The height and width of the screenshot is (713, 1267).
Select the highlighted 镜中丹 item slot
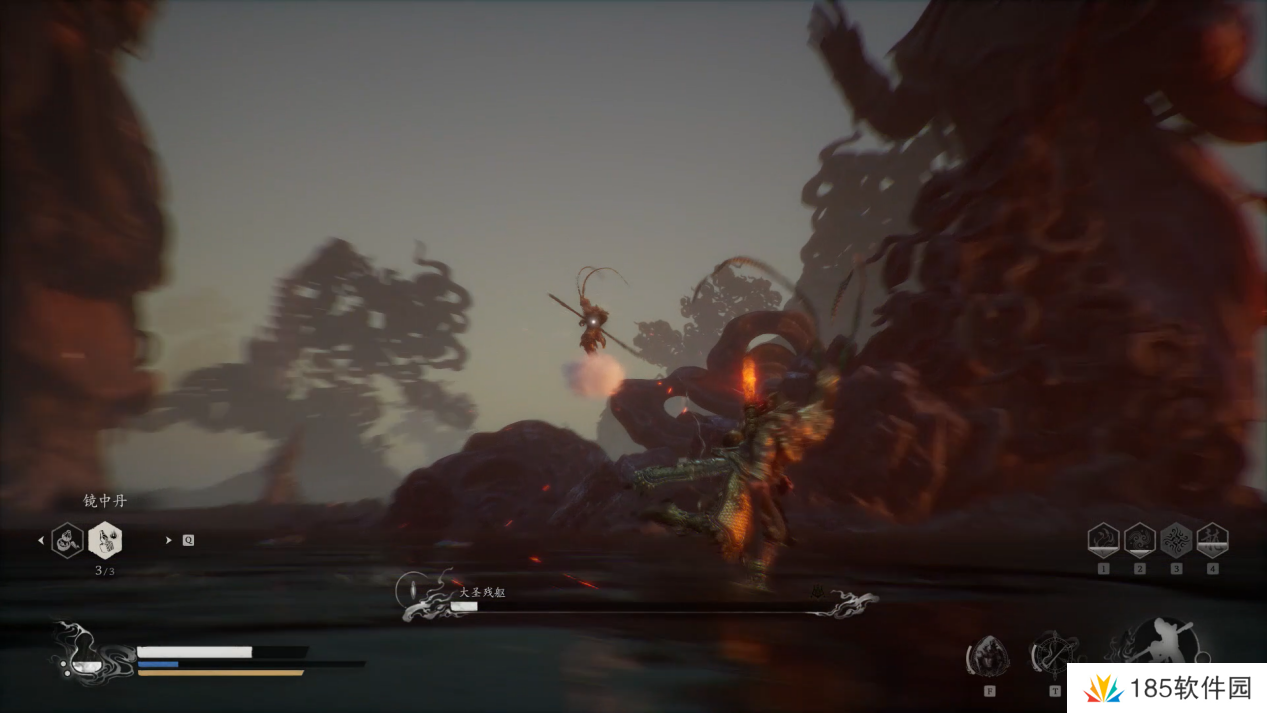tap(105, 540)
